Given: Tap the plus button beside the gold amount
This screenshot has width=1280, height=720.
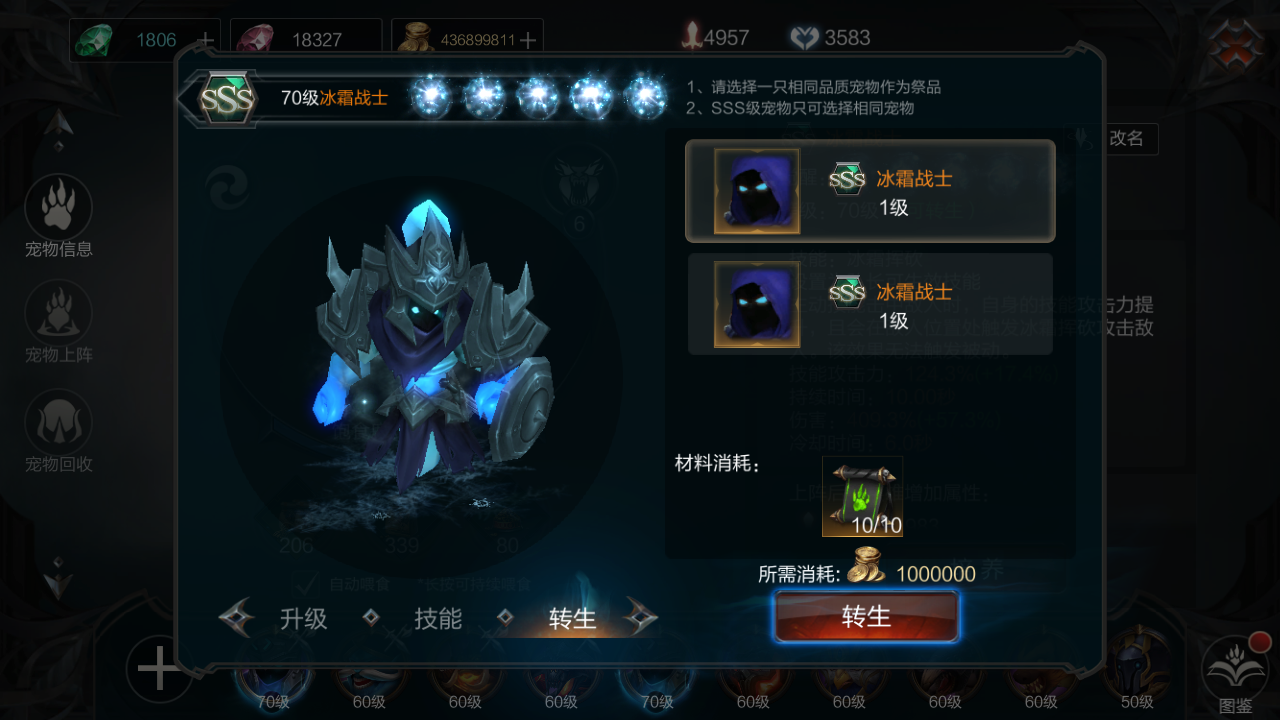Looking at the screenshot, I should [528, 40].
